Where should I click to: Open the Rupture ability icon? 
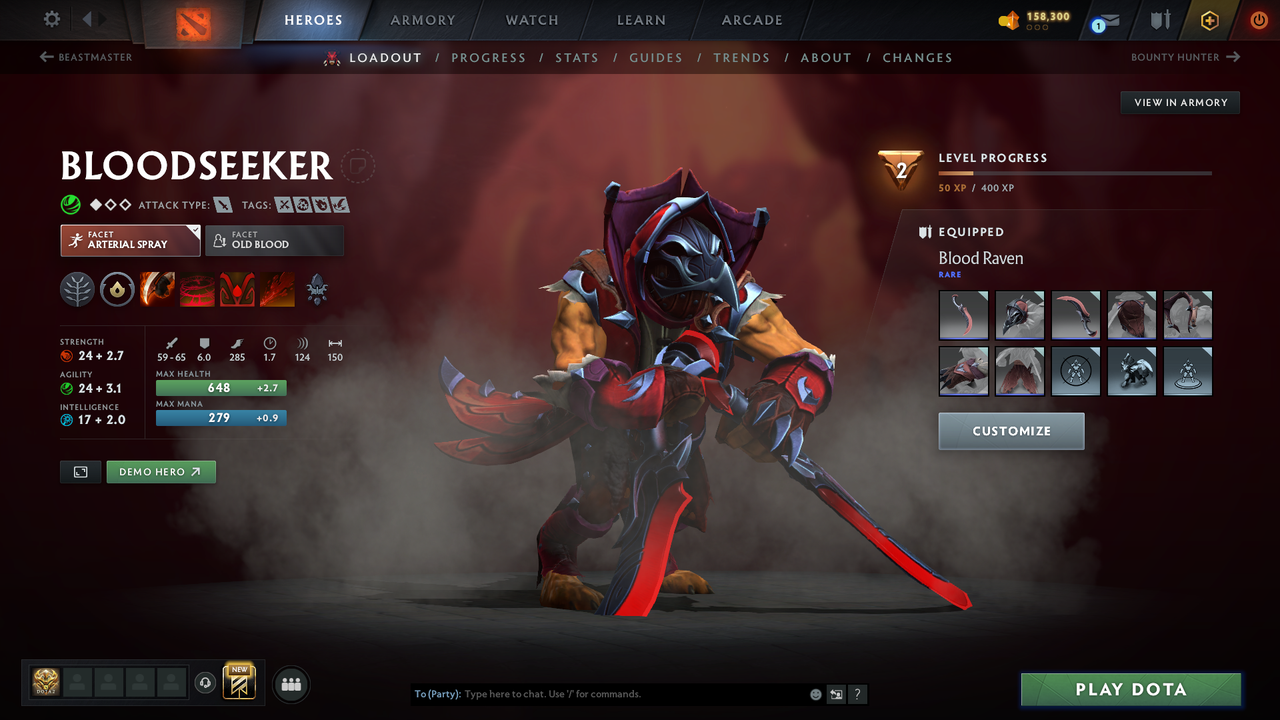[277, 290]
